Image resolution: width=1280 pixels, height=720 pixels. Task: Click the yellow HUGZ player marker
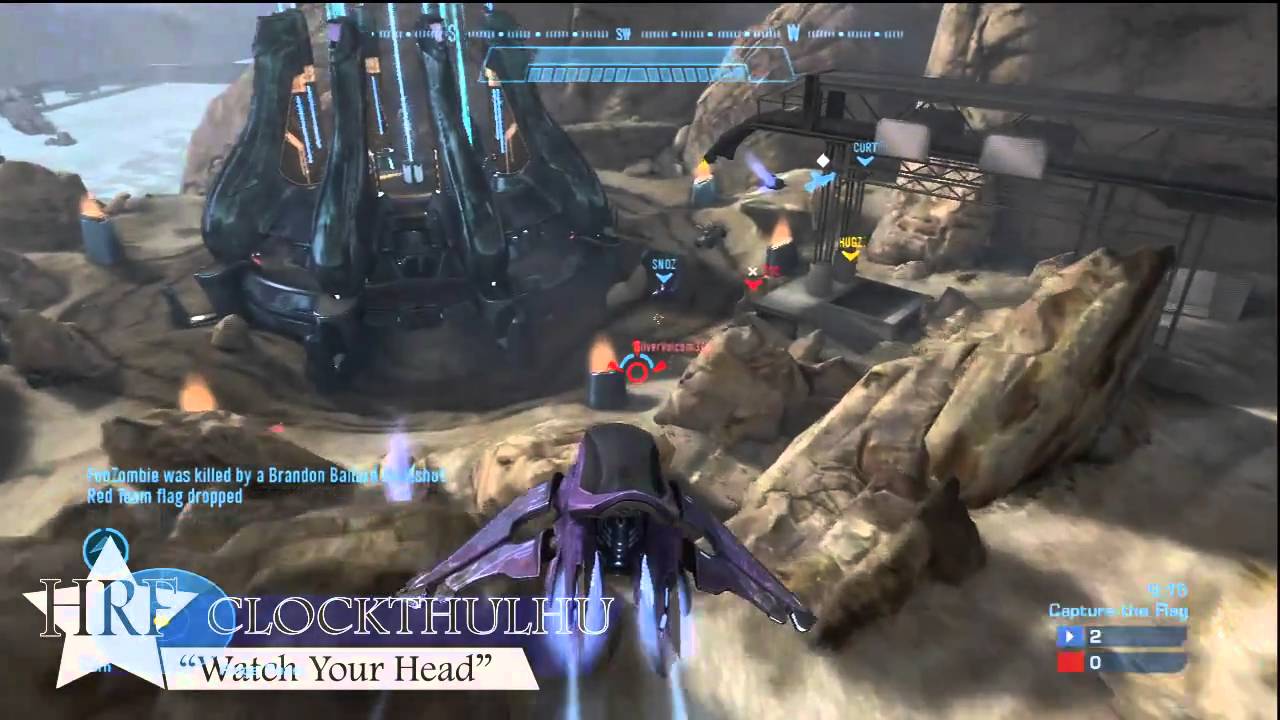coord(849,249)
